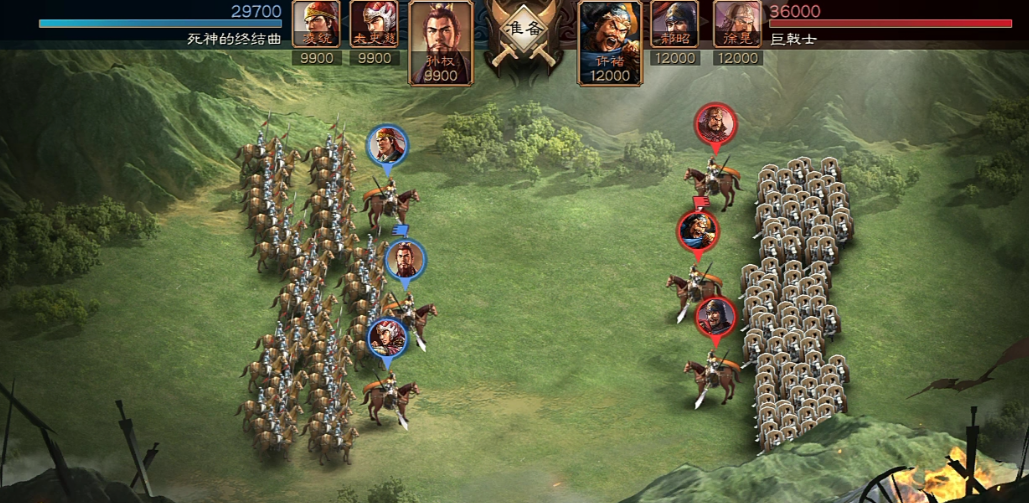Choose the 孙权 commander portrait

pos(441,42)
